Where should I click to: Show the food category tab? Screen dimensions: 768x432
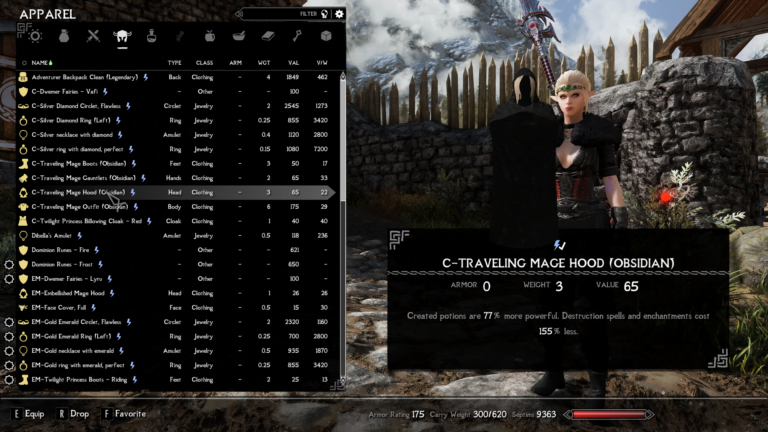click(x=209, y=36)
